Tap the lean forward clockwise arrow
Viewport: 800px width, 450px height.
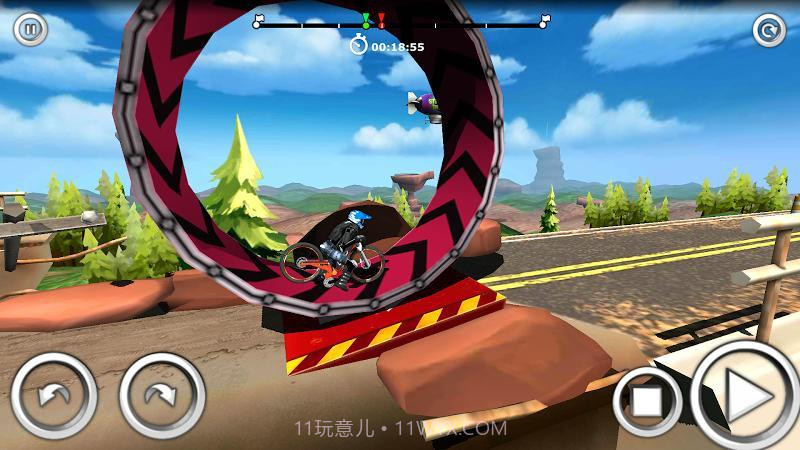pyautogui.click(x=162, y=394)
